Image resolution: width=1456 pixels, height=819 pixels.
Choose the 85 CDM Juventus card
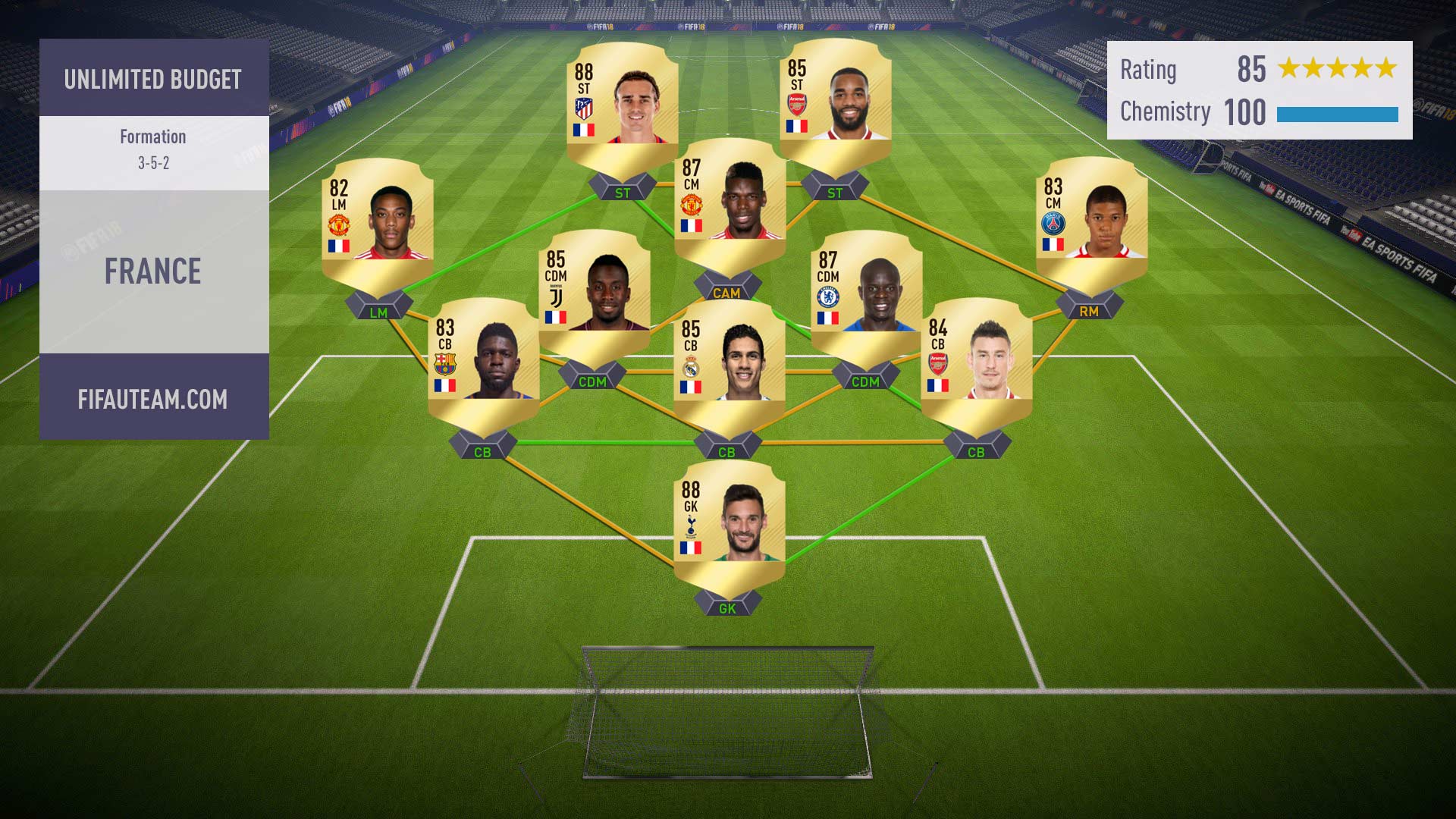[594, 292]
